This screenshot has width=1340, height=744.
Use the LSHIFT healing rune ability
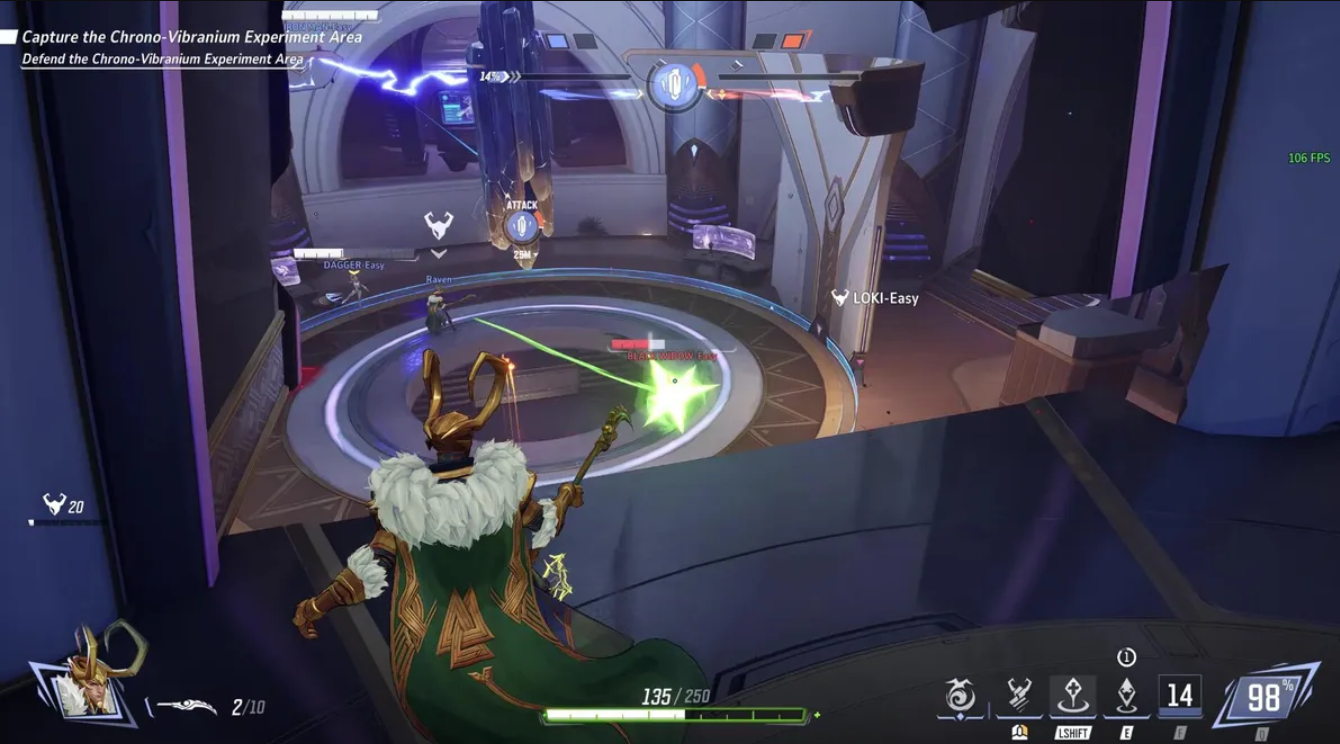(x=1072, y=696)
